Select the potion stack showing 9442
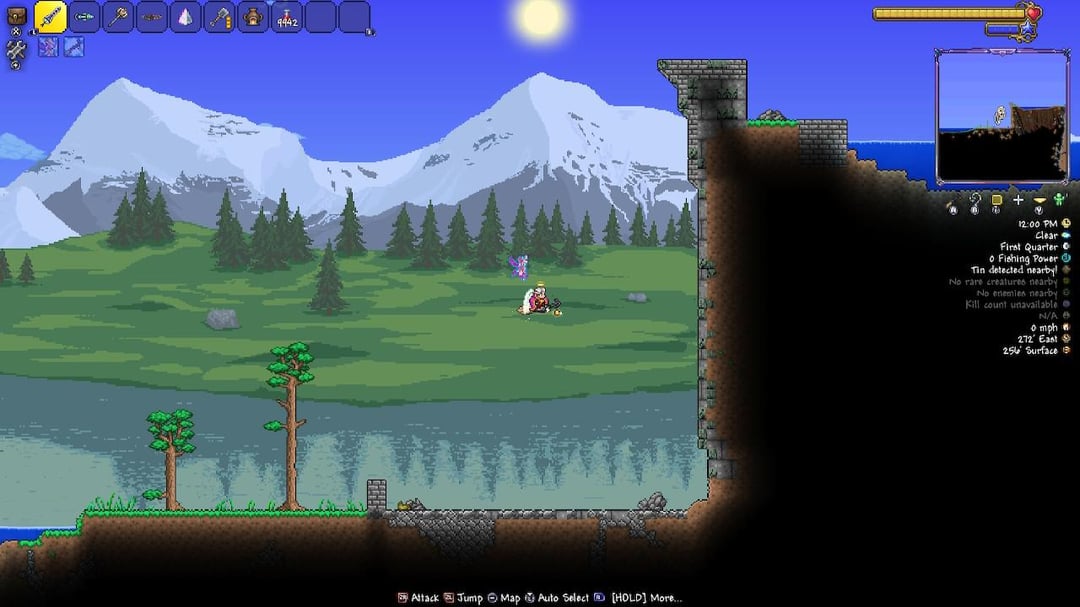 (x=287, y=18)
